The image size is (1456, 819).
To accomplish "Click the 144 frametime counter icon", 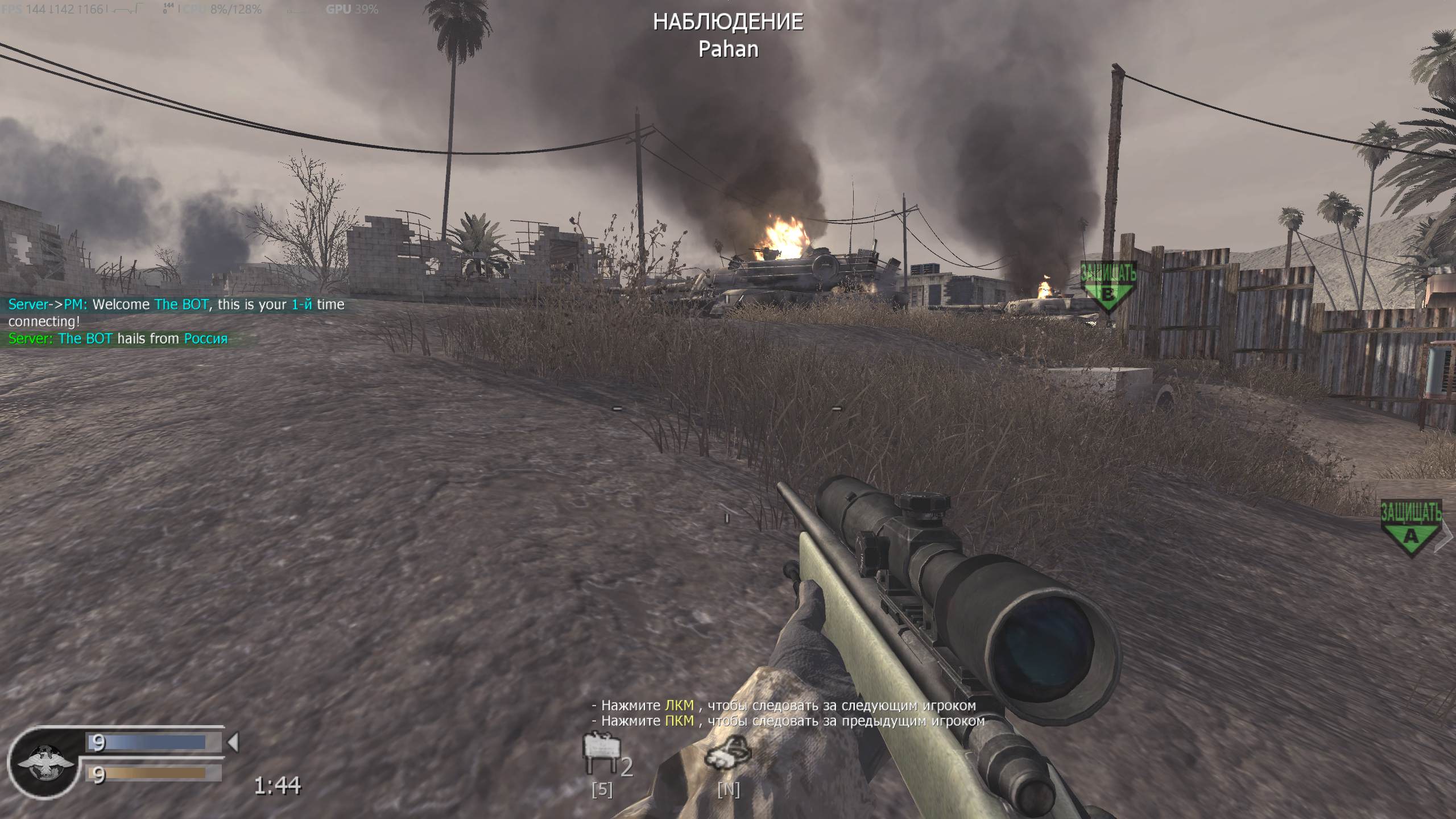I will click(167, 7).
